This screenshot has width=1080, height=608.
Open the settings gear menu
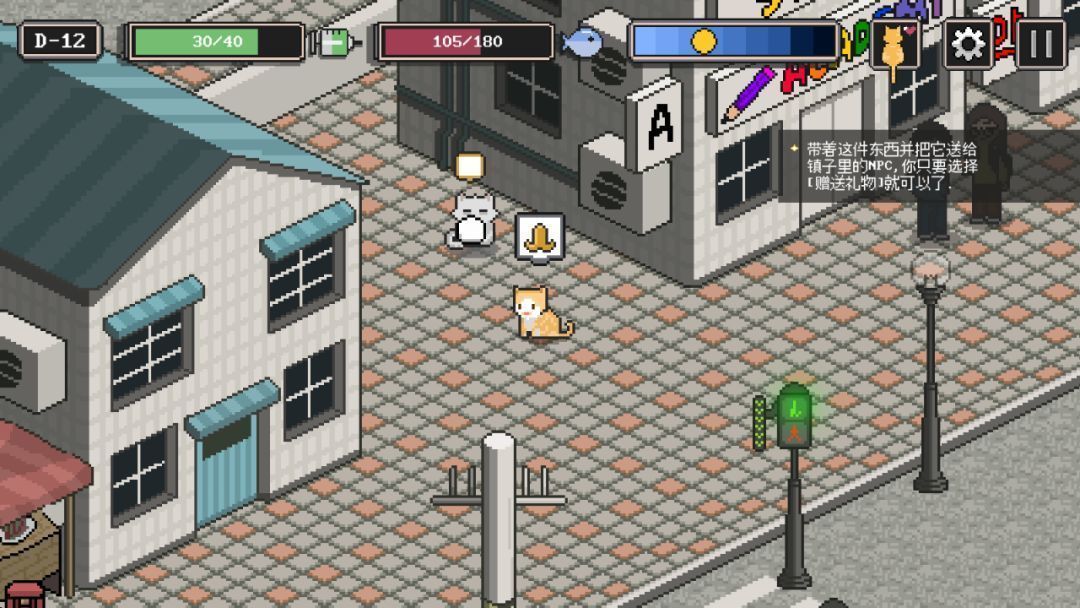[968, 43]
